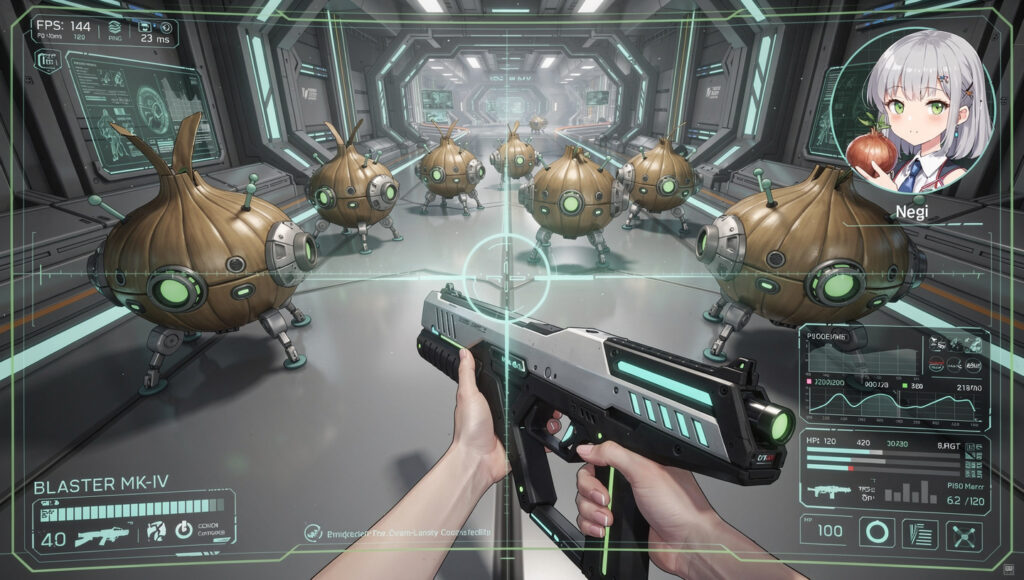Select the crossed-tools button
The image size is (1024, 580).
coord(962,534)
